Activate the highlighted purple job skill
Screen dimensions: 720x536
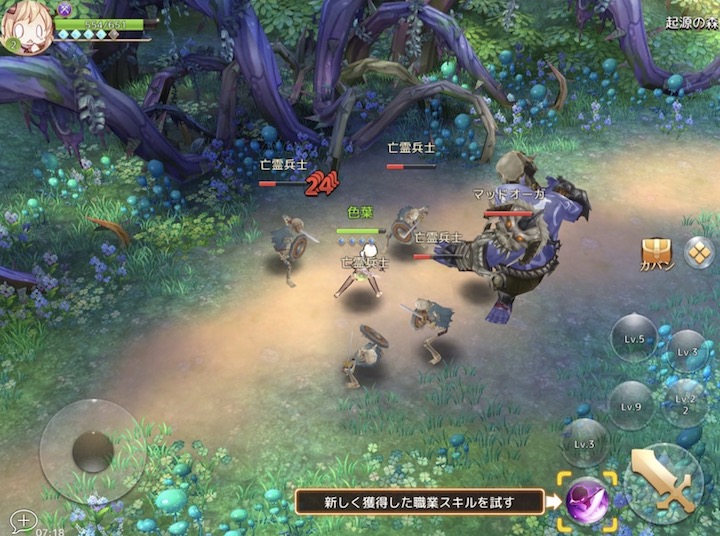coord(587,499)
